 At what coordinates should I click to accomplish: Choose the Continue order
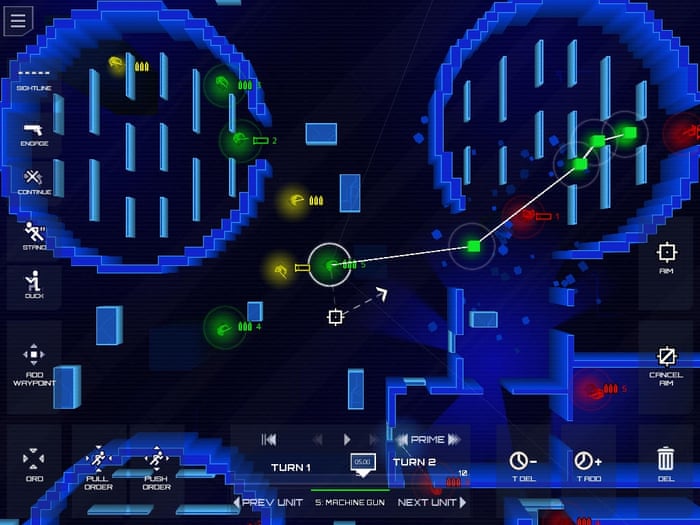point(33,182)
